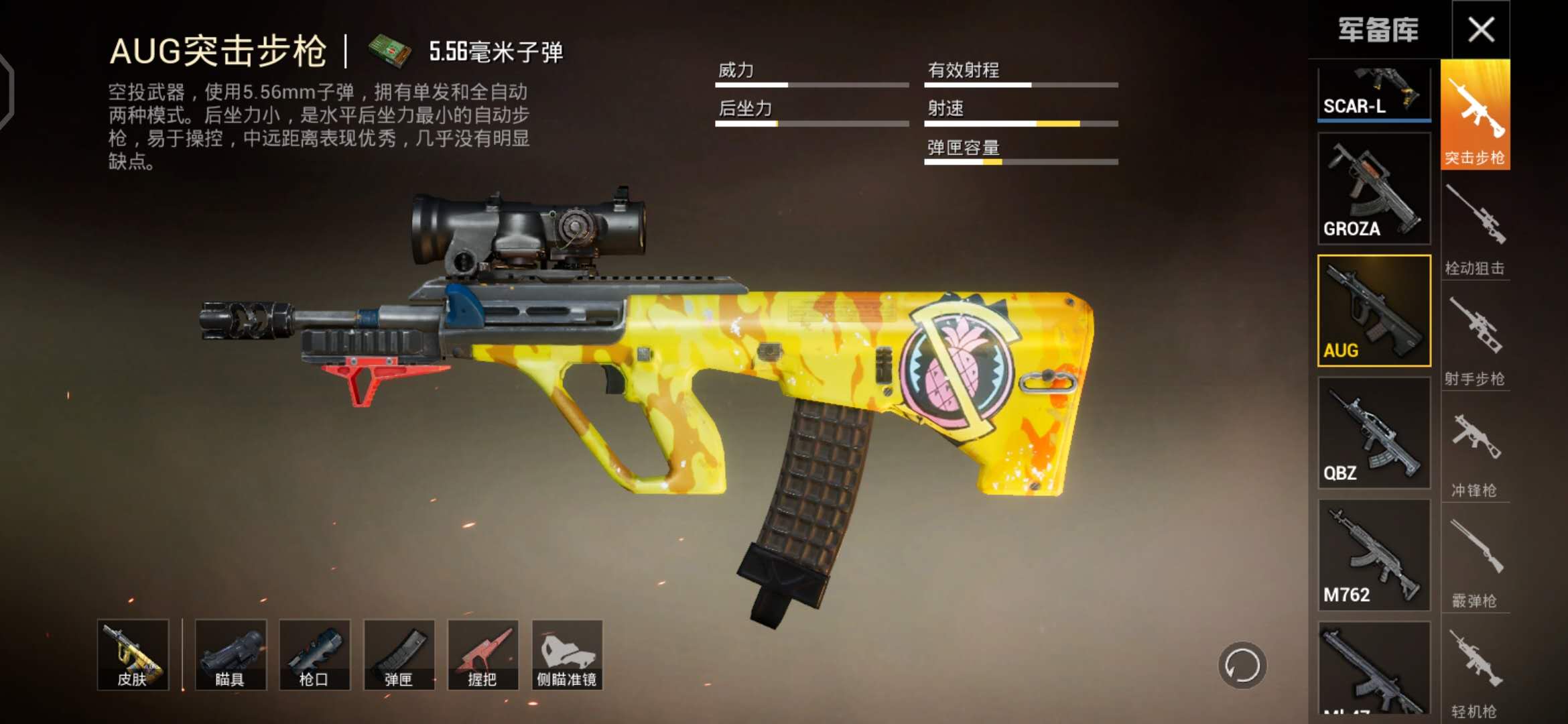1568x724 pixels.
Task: Select the 瞄具 scope attachment slot
Action: 231,654
